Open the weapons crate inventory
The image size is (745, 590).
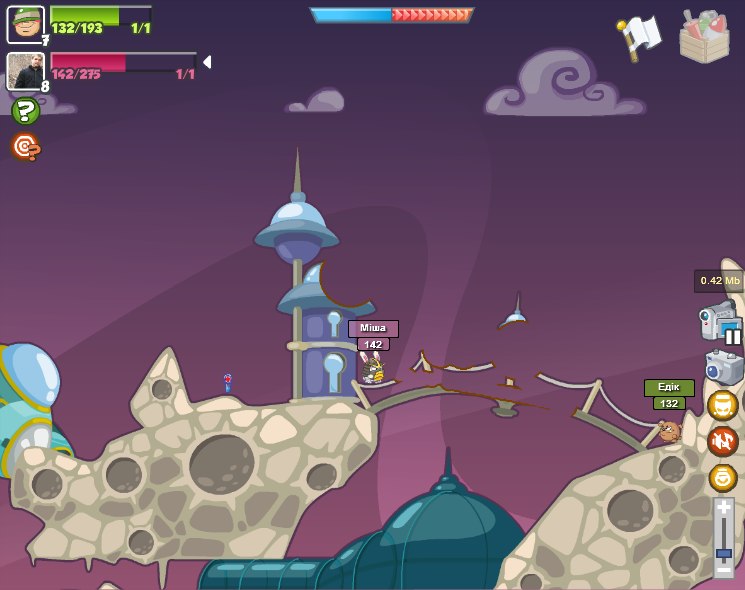704,37
